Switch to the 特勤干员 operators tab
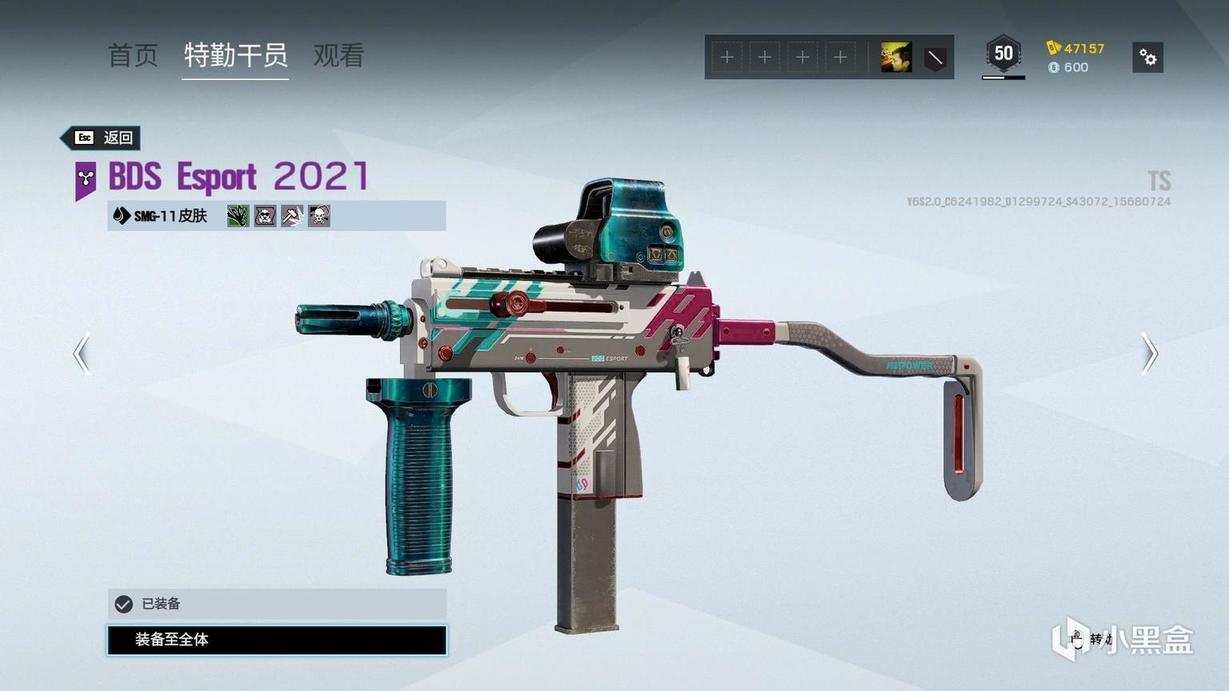Screen dimensions: 1229x691 (x=236, y=56)
